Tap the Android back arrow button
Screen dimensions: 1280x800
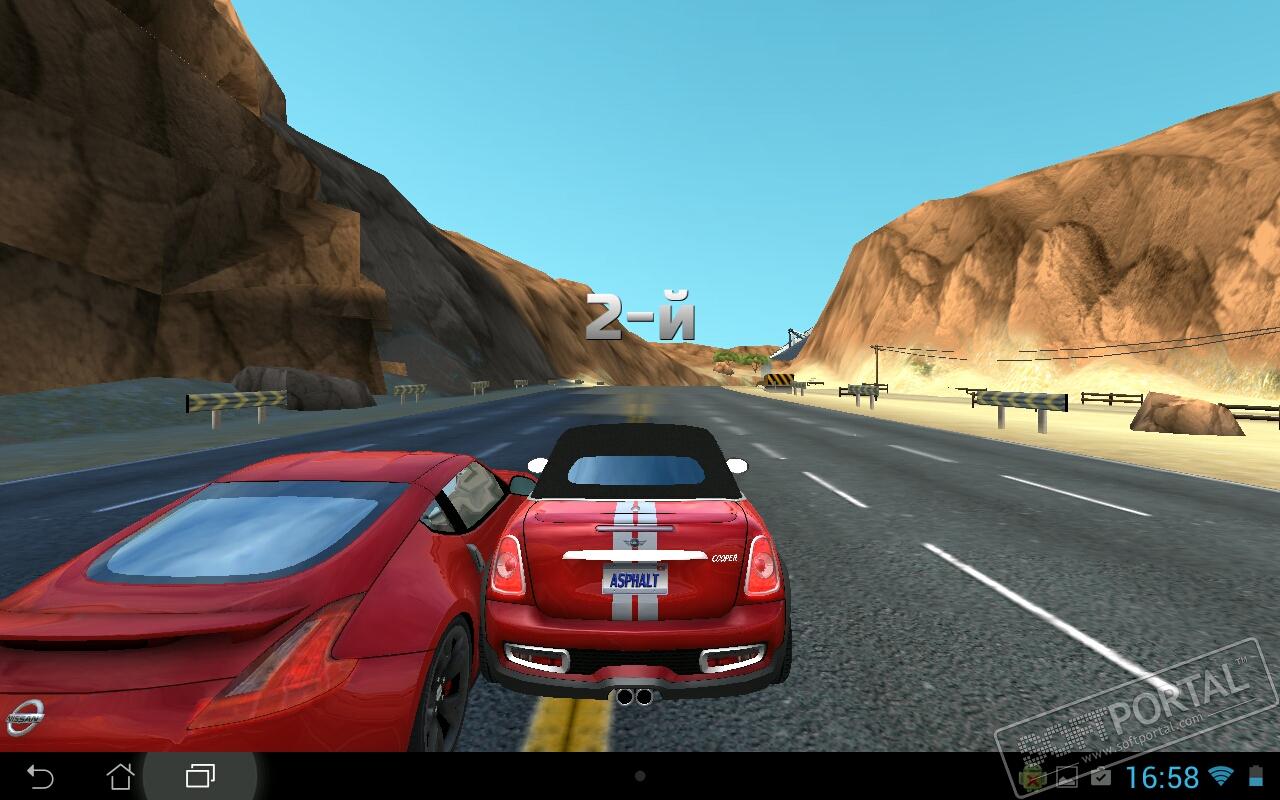[x=40, y=776]
